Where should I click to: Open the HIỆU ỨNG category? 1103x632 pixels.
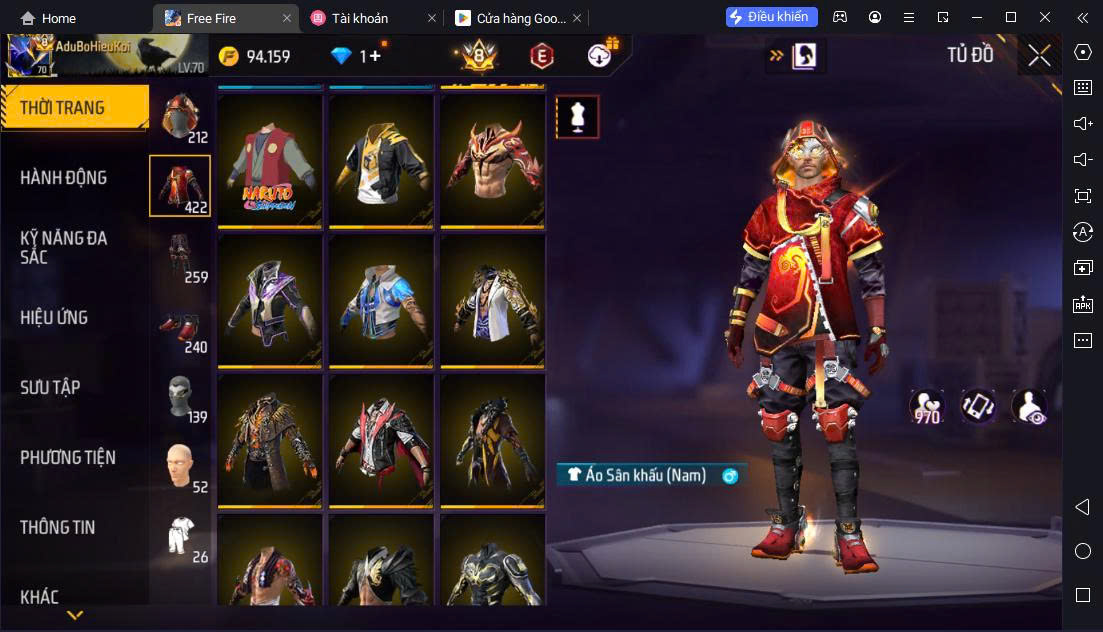[55, 318]
